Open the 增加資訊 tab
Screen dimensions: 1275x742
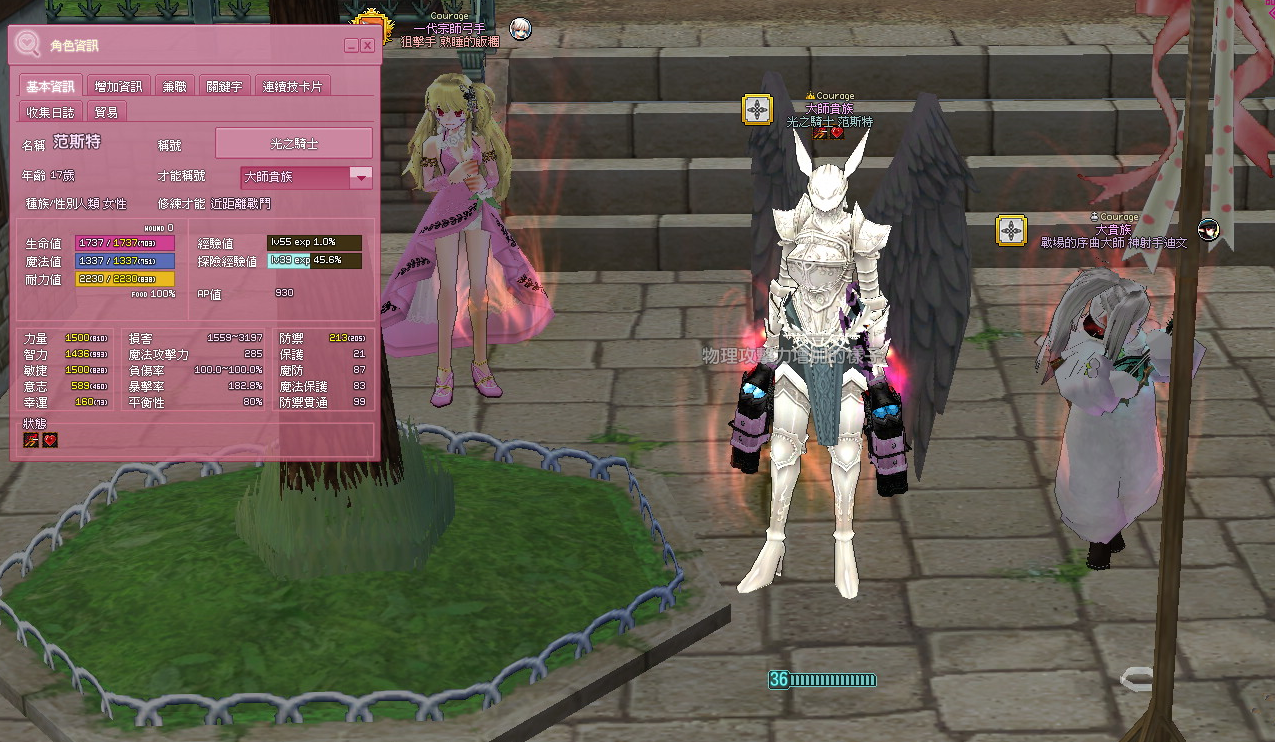tap(118, 86)
